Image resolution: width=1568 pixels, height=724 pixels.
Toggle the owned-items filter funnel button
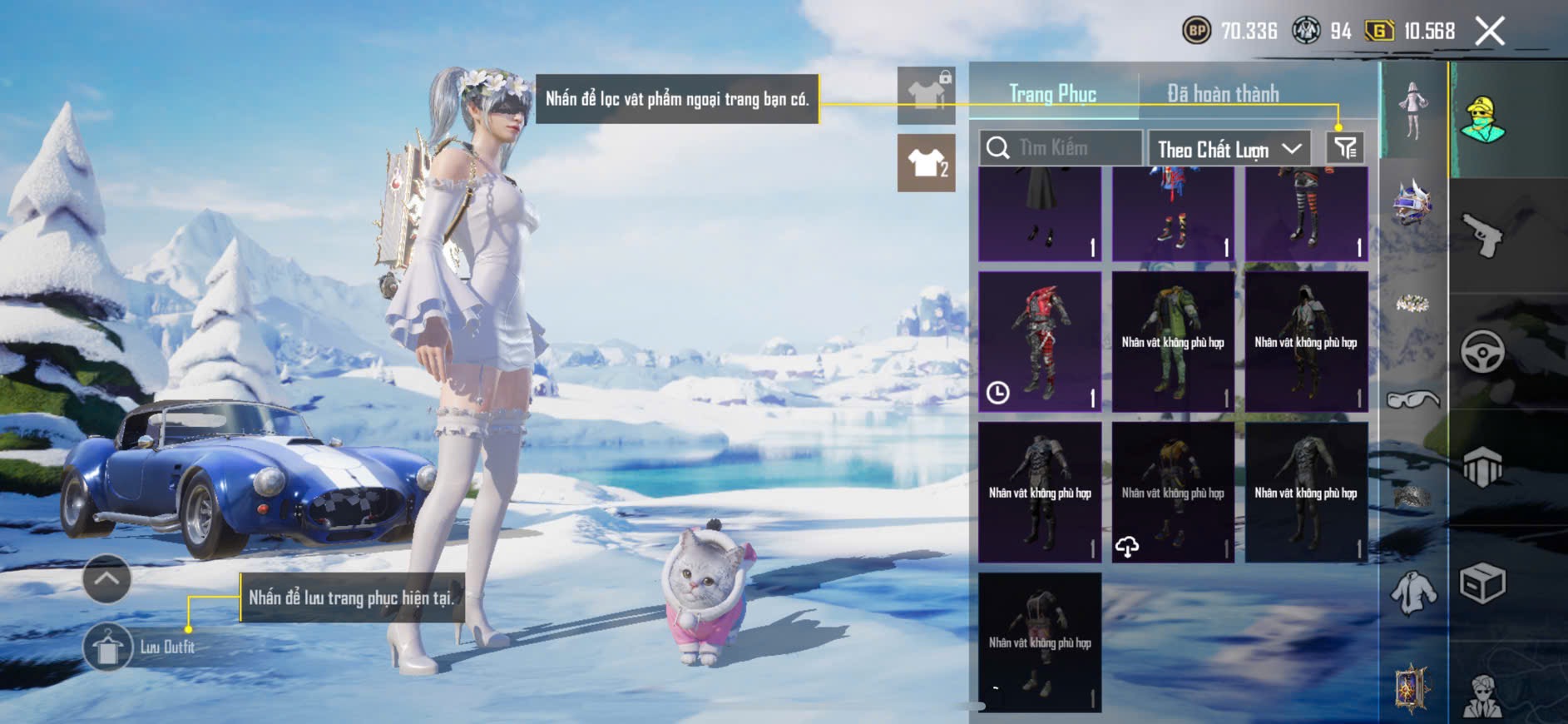(x=1344, y=148)
